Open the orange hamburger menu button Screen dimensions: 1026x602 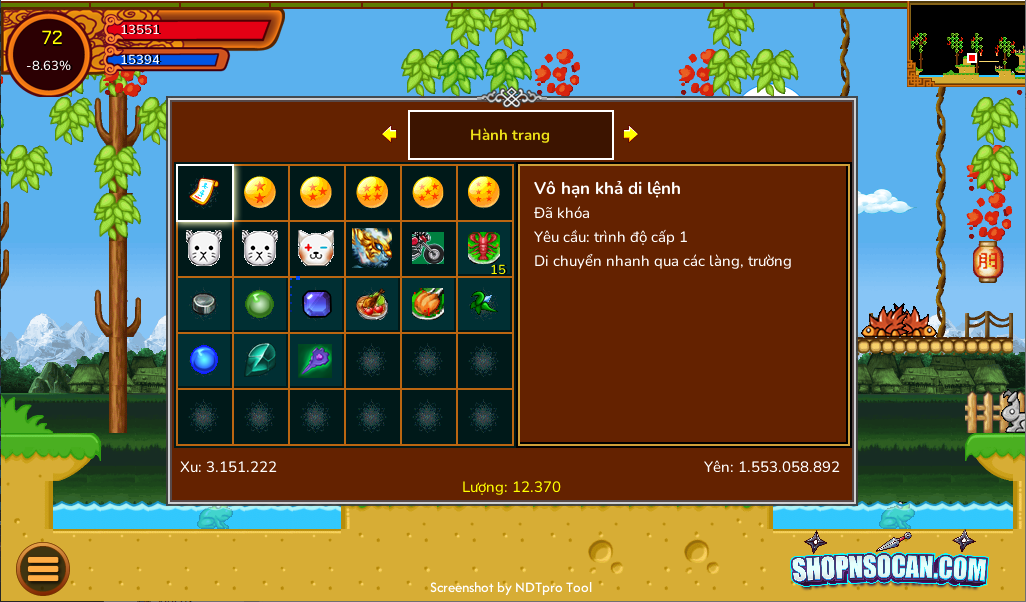43,569
